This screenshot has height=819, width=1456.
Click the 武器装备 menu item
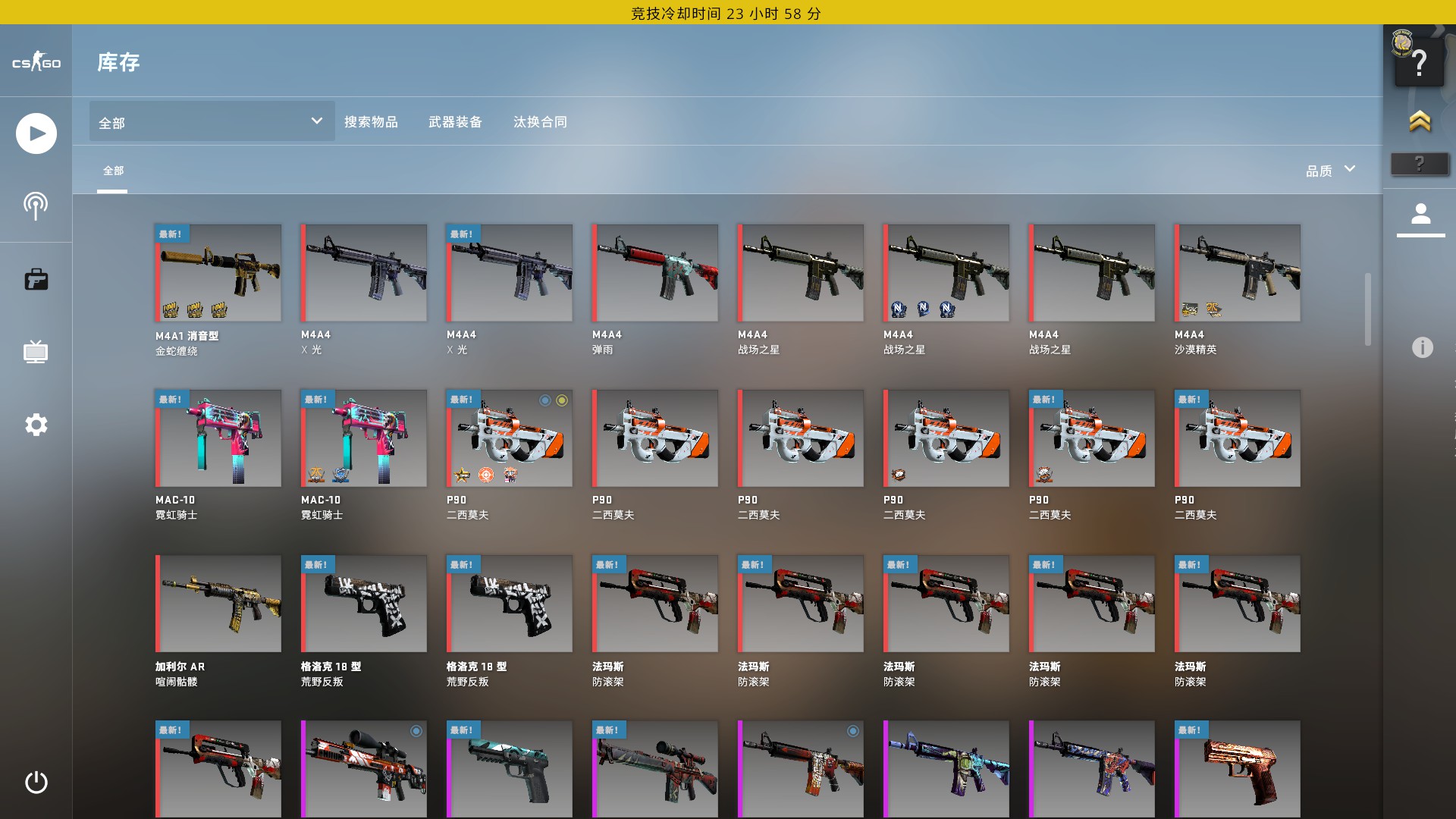coord(456,122)
